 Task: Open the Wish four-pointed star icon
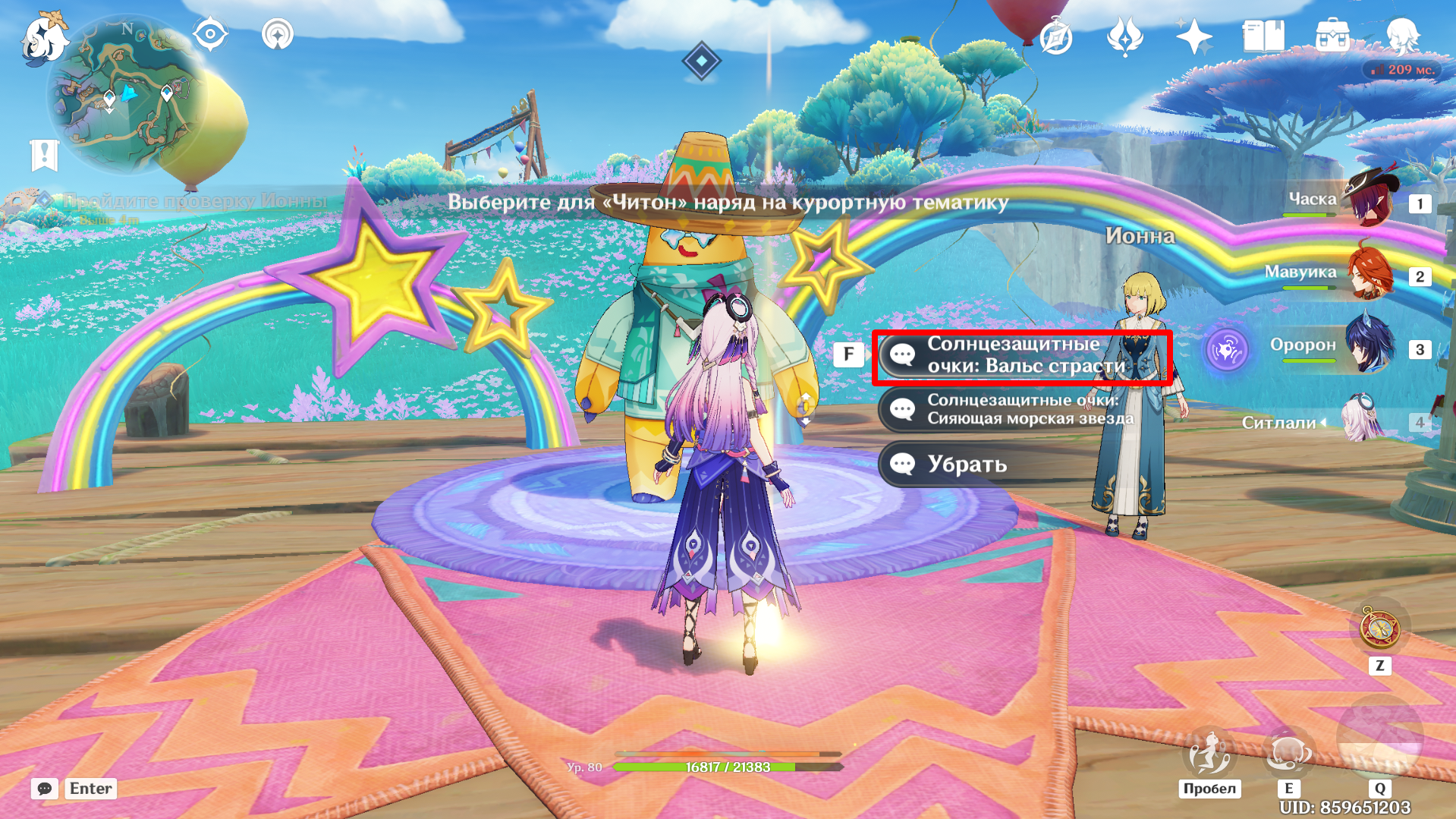tap(1193, 36)
